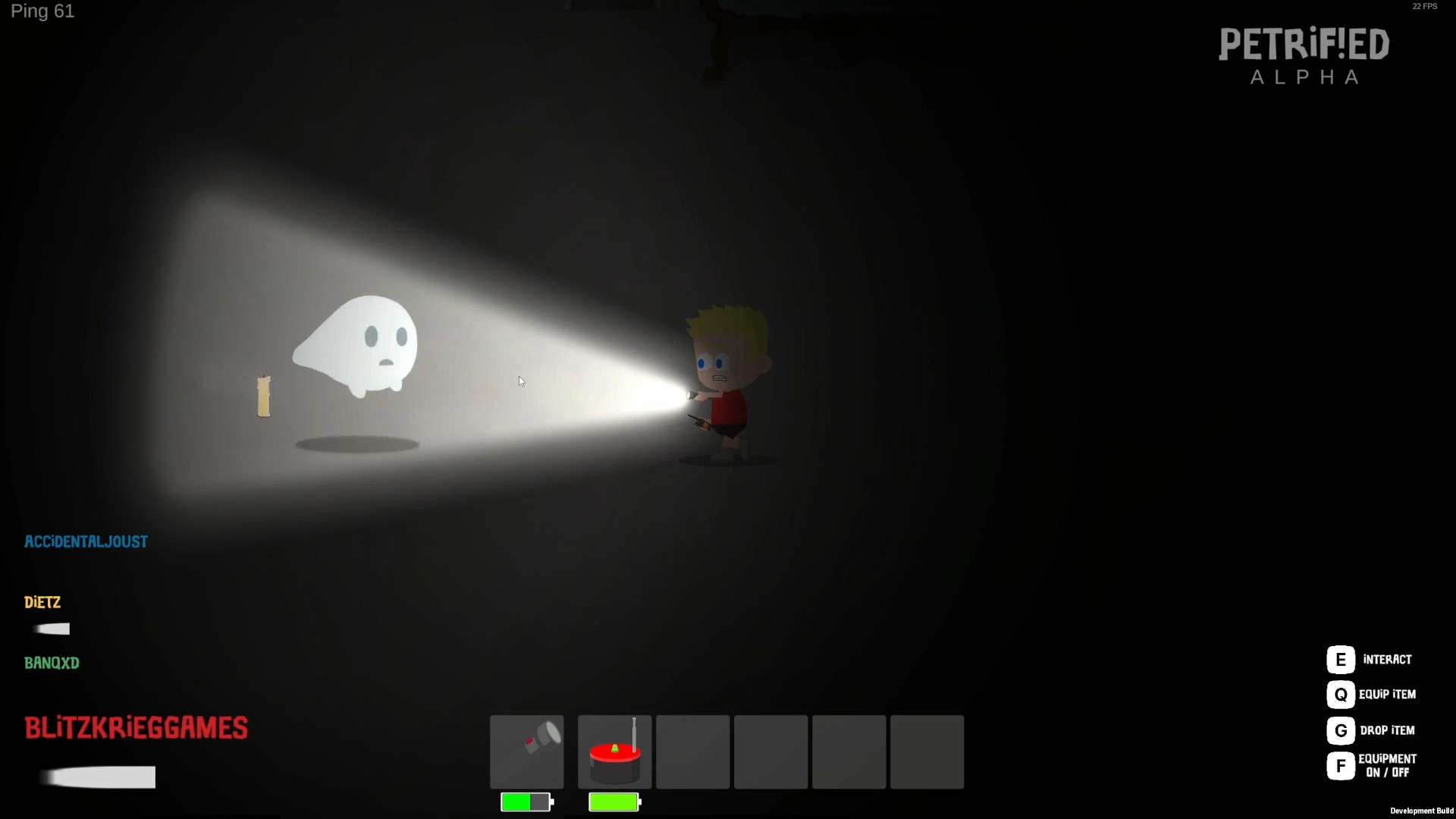Click the flashlight battery indicator

tap(526, 802)
